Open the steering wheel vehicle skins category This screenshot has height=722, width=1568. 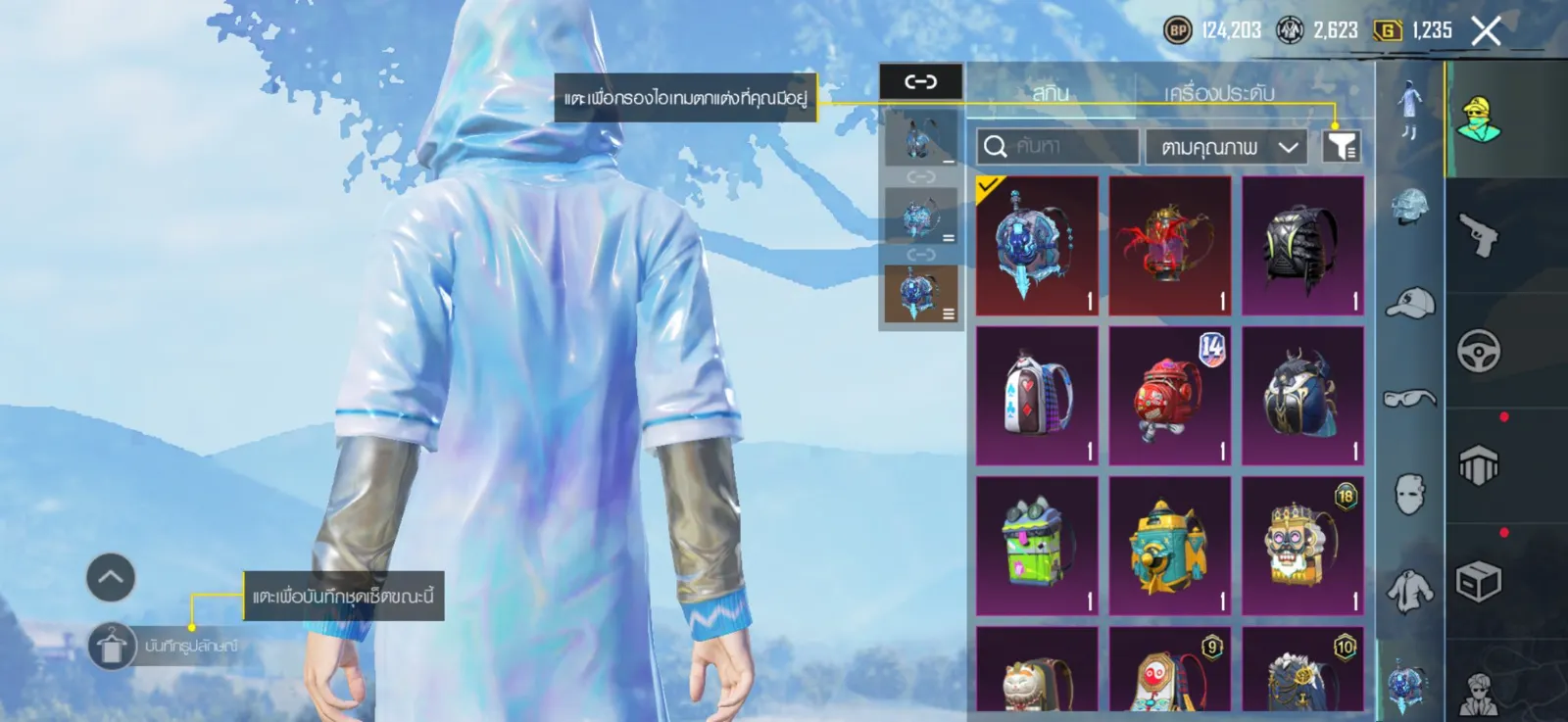point(1478,351)
